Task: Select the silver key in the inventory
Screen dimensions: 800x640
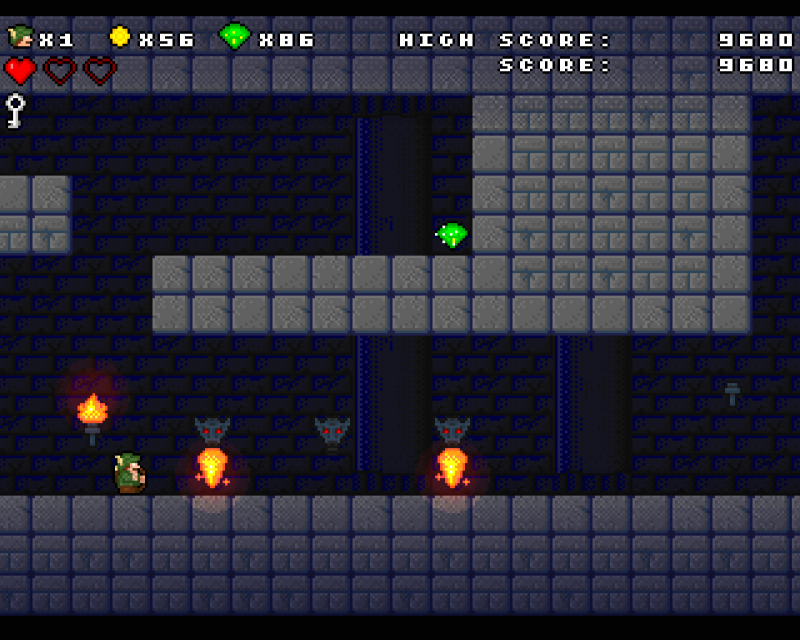Action: [x=15, y=109]
